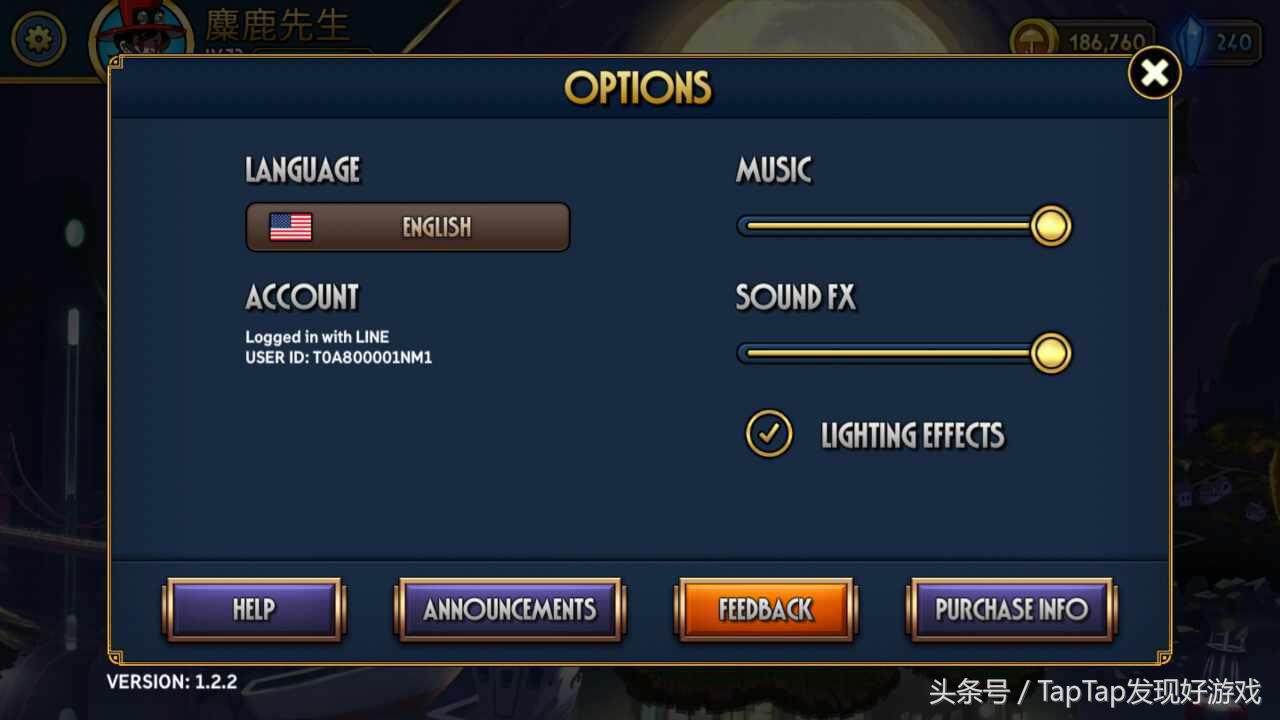View the Announcements
Viewport: 1280px width, 720px height.
[x=510, y=609]
